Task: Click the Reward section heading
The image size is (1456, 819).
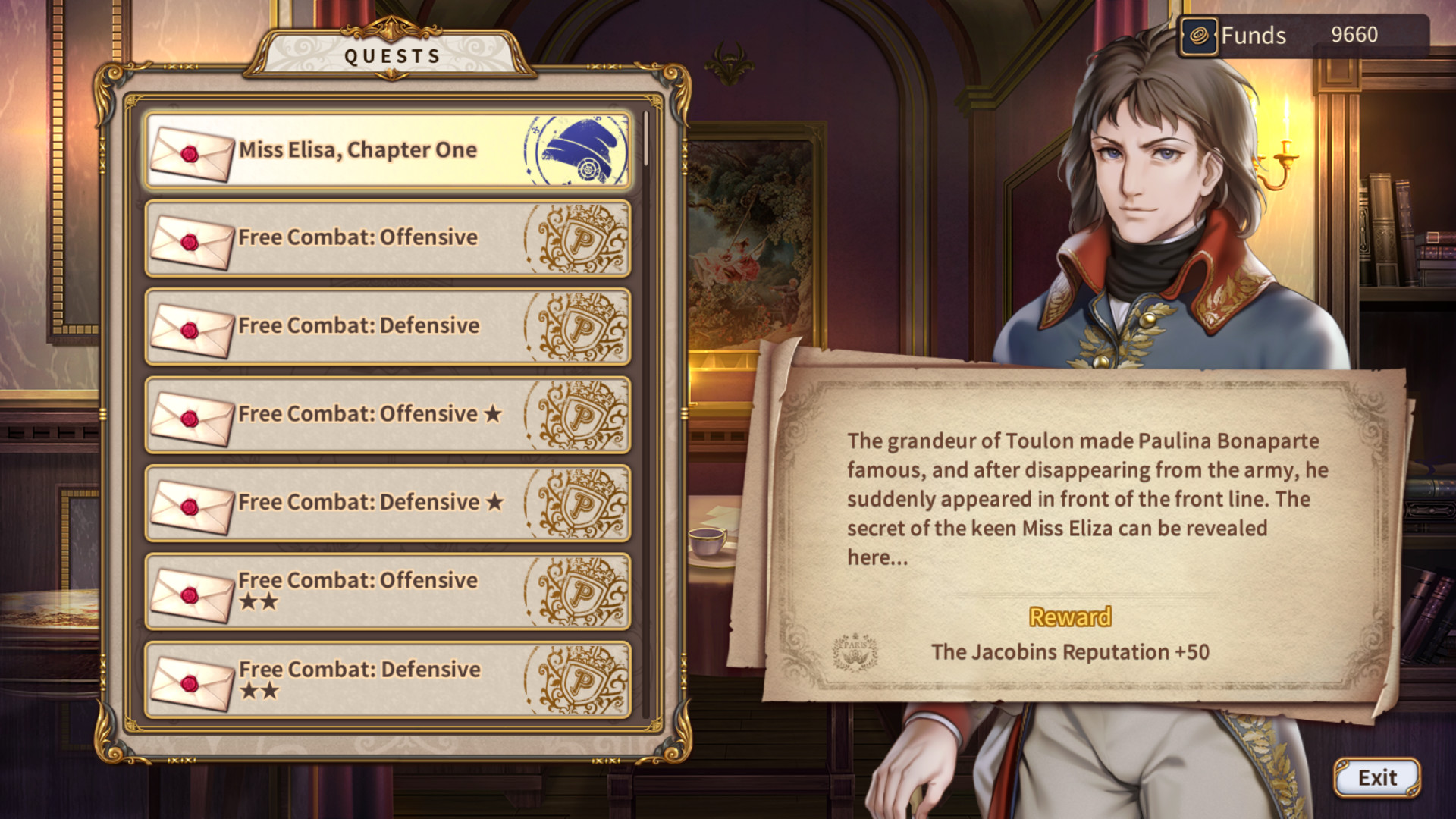Action: coord(1069,617)
